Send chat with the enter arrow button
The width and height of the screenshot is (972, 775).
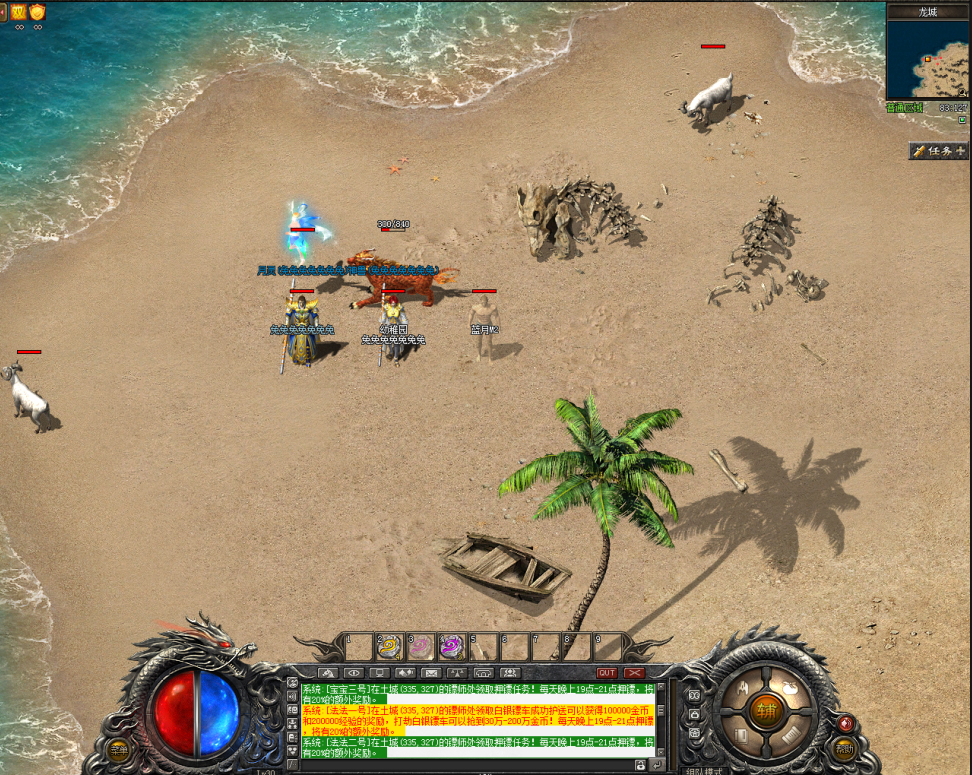[x=657, y=765]
